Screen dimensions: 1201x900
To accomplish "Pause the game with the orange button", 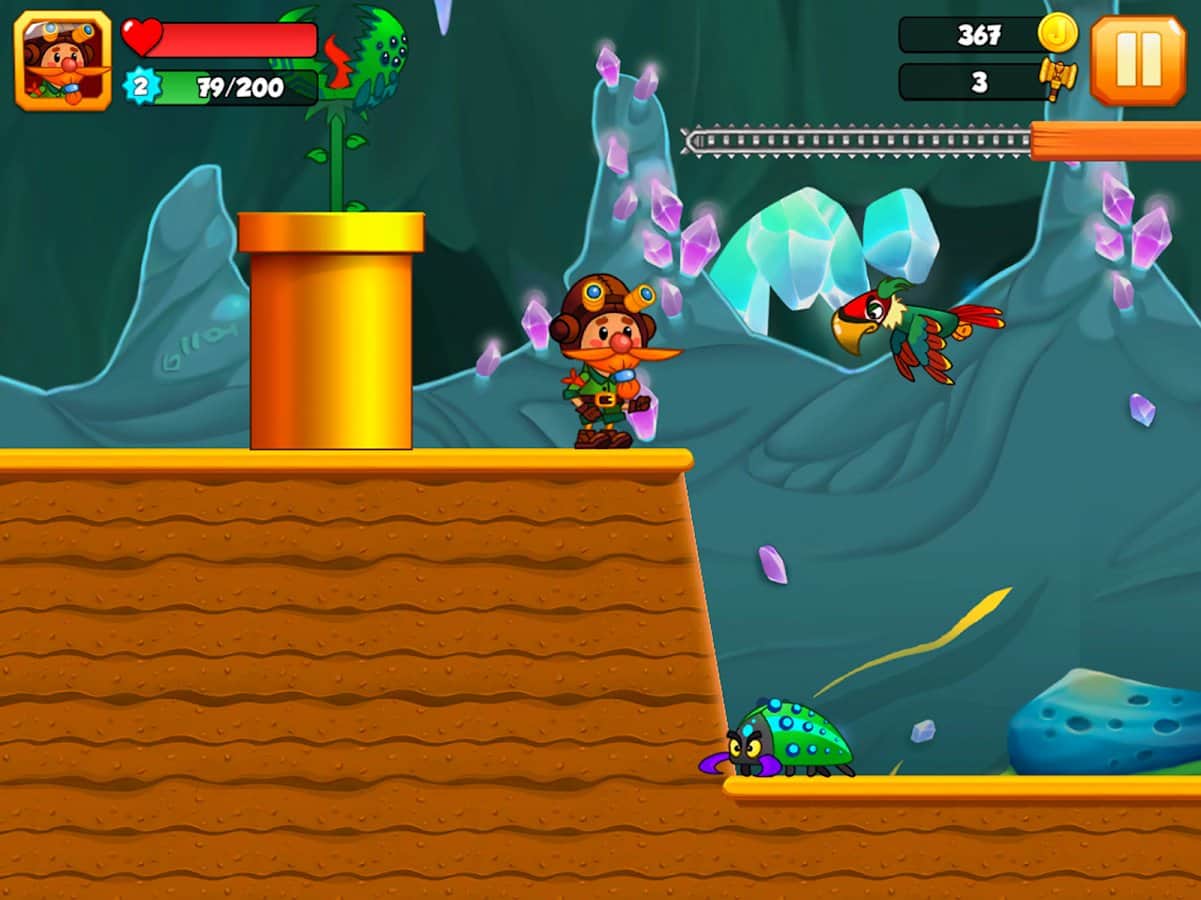I will (1138, 60).
